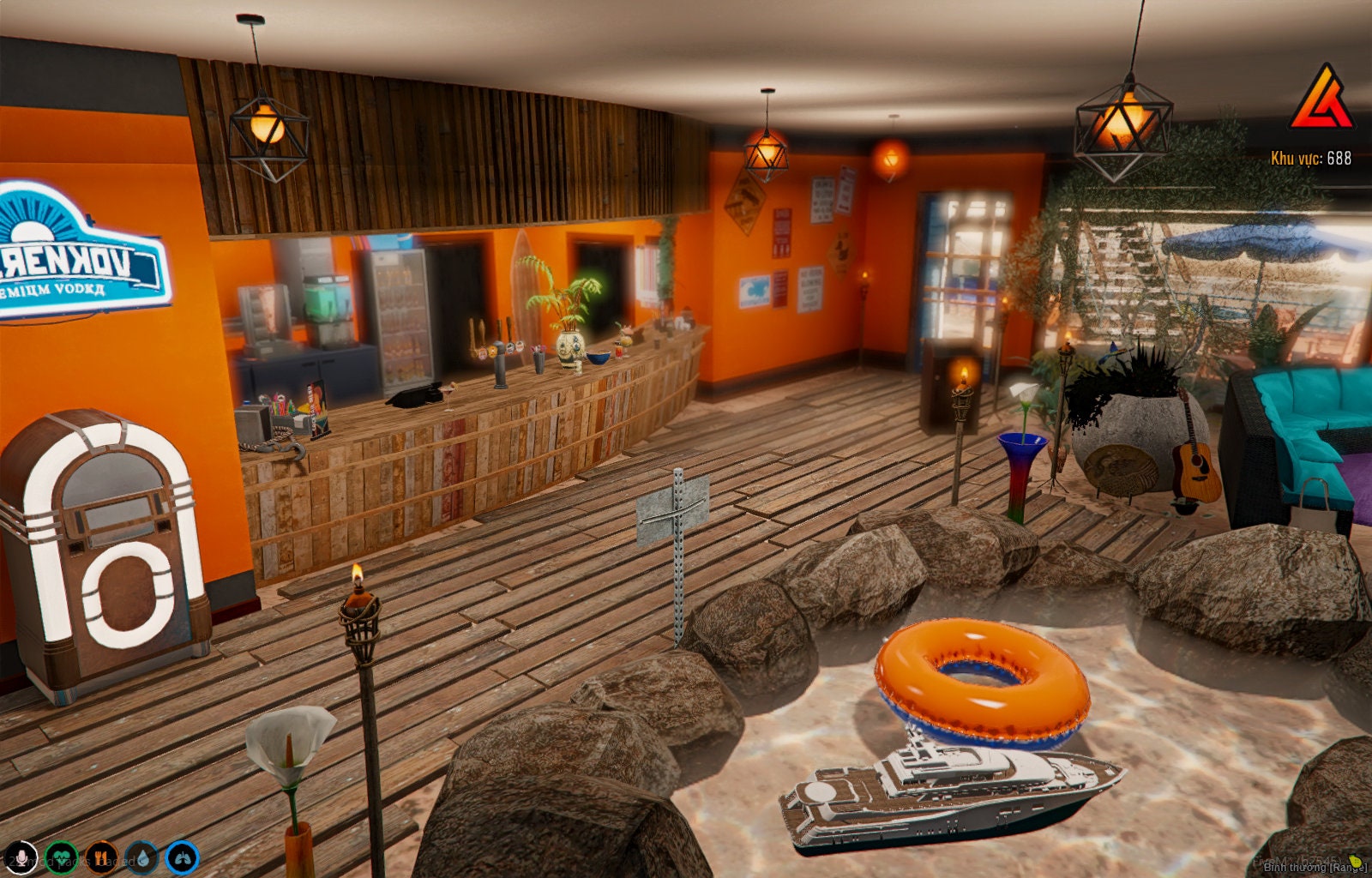Click the orange hunger indicator icon
Image resolution: width=1372 pixels, height=878 pixels.
101,857
